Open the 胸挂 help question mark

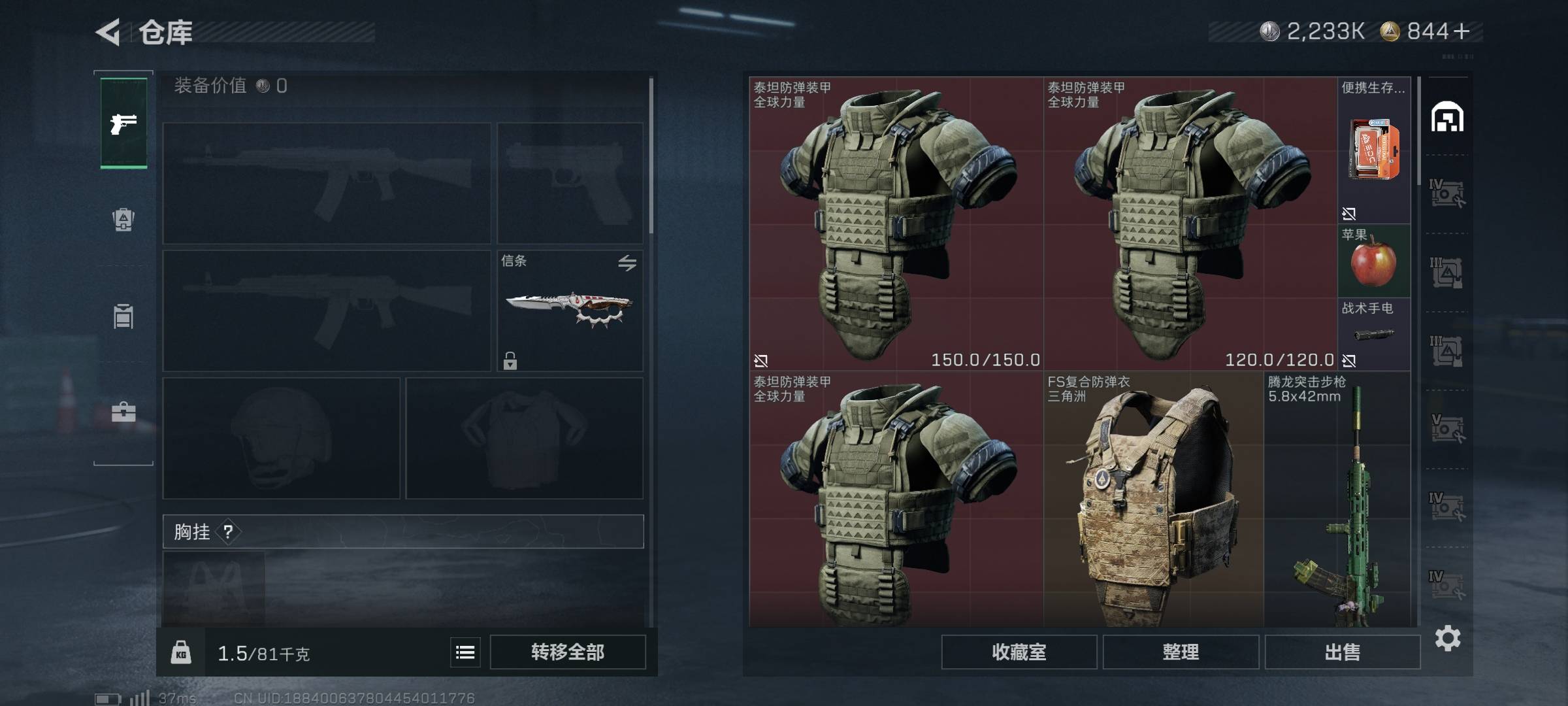[x=228, y=531]
